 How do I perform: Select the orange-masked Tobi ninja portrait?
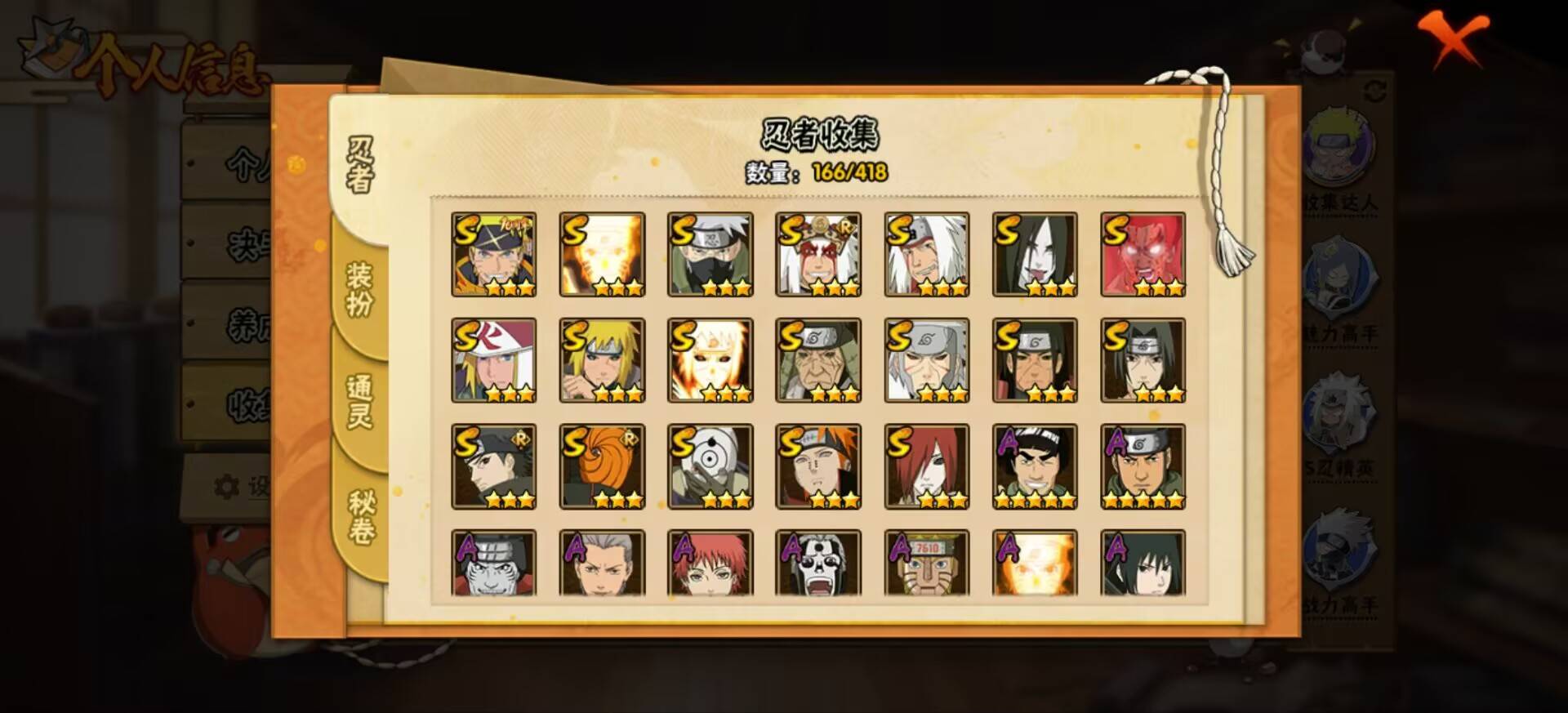coord(602,466)
